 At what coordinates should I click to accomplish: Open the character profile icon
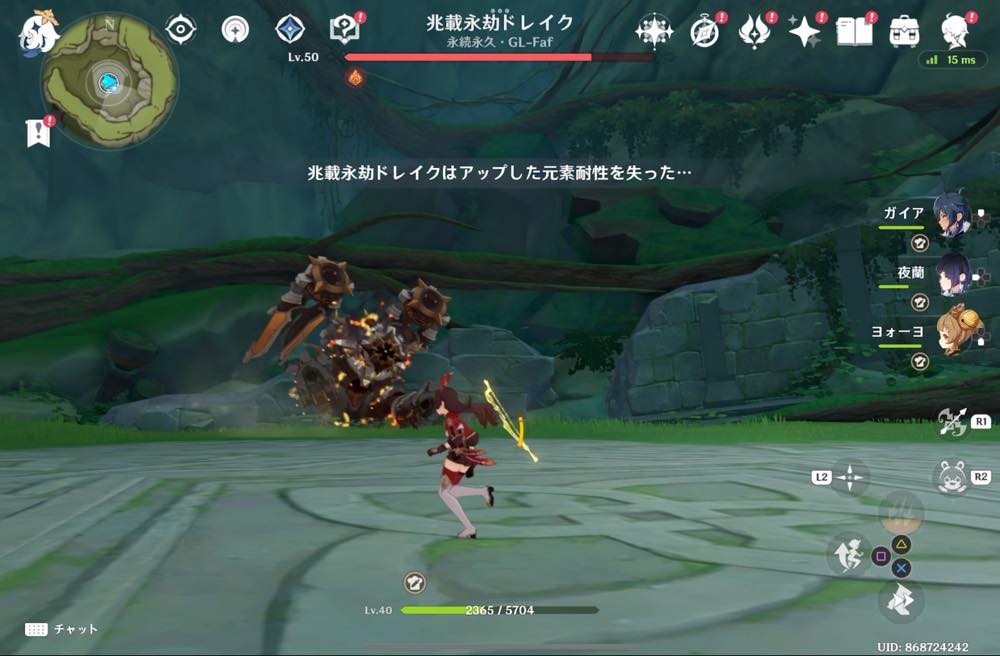[955, 30]
